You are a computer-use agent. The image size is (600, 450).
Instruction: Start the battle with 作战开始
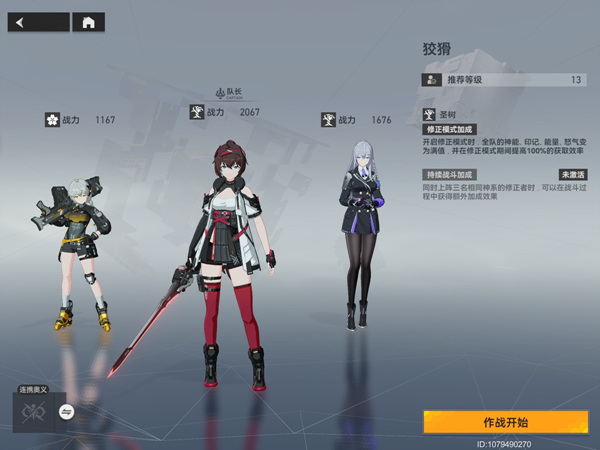point(504,422)
